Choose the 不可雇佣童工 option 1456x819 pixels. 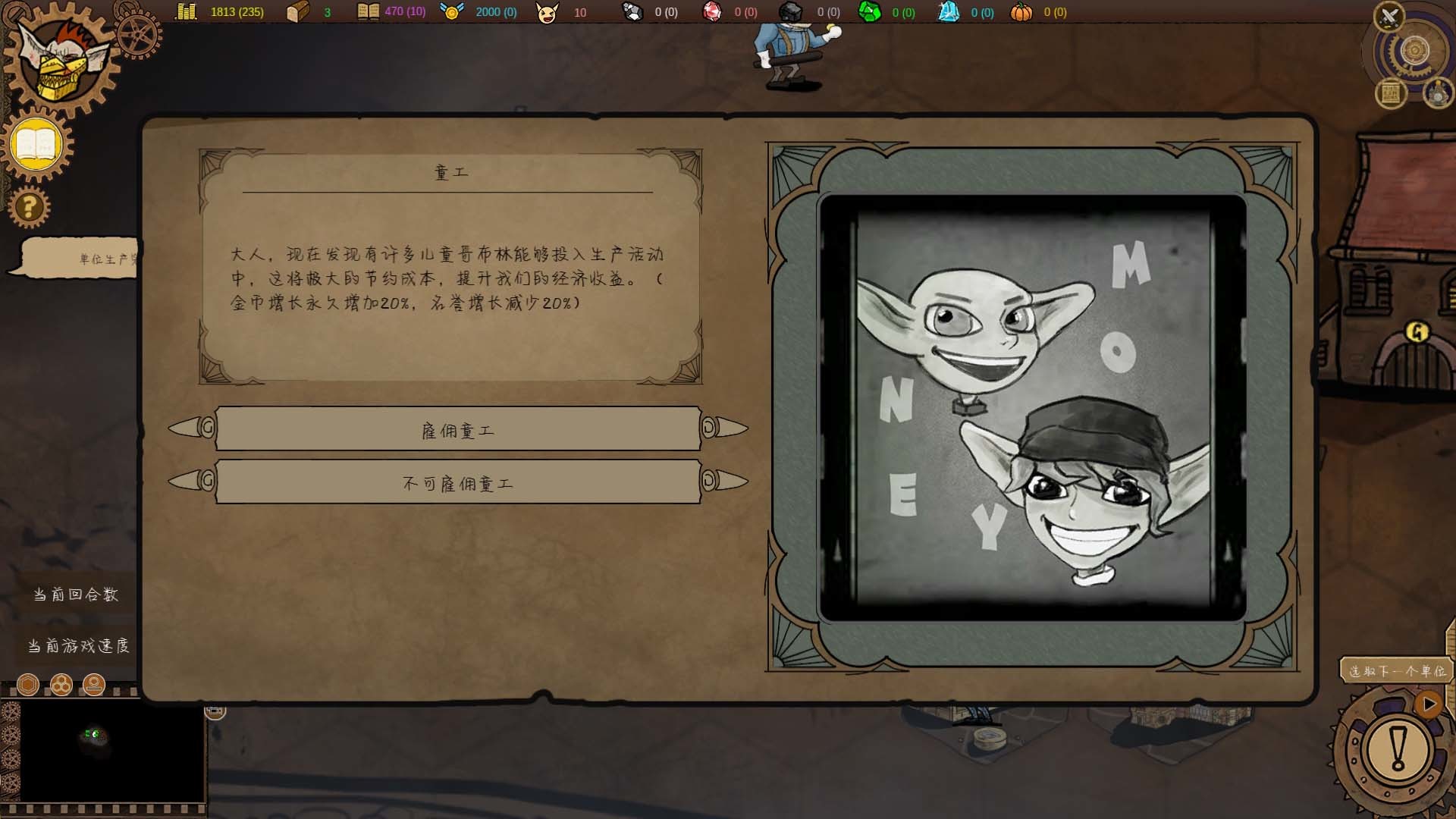[x=459, y=482]
